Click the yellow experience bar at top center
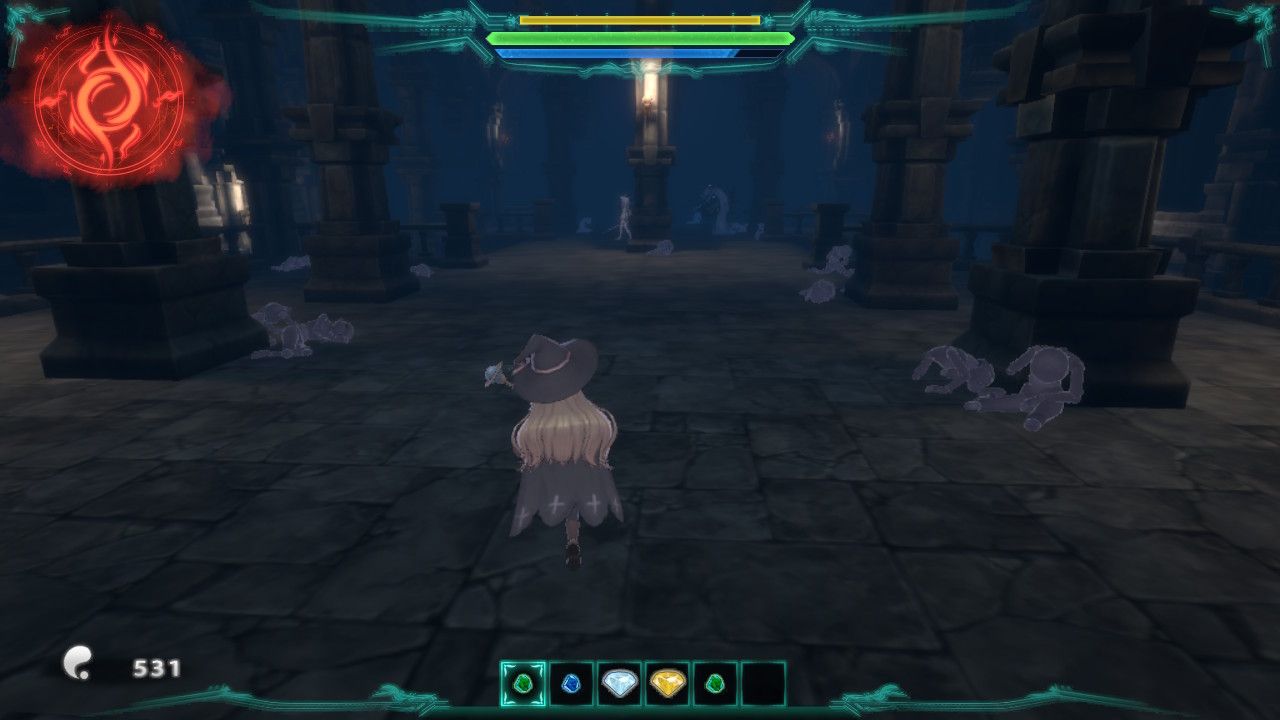Viewport: 1280px width, 720px height. coord(640,18)
